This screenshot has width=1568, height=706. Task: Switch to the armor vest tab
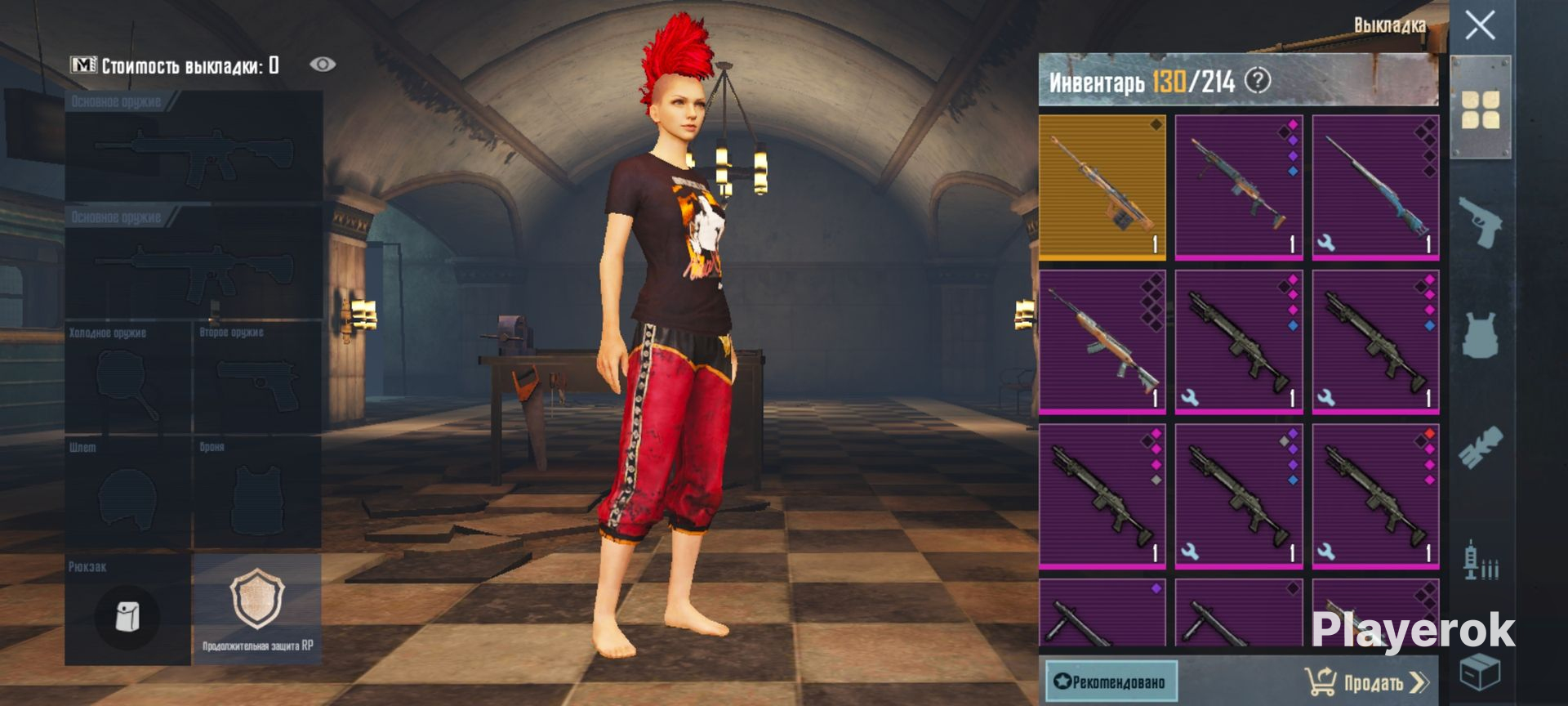click(x=1480, y=335)
